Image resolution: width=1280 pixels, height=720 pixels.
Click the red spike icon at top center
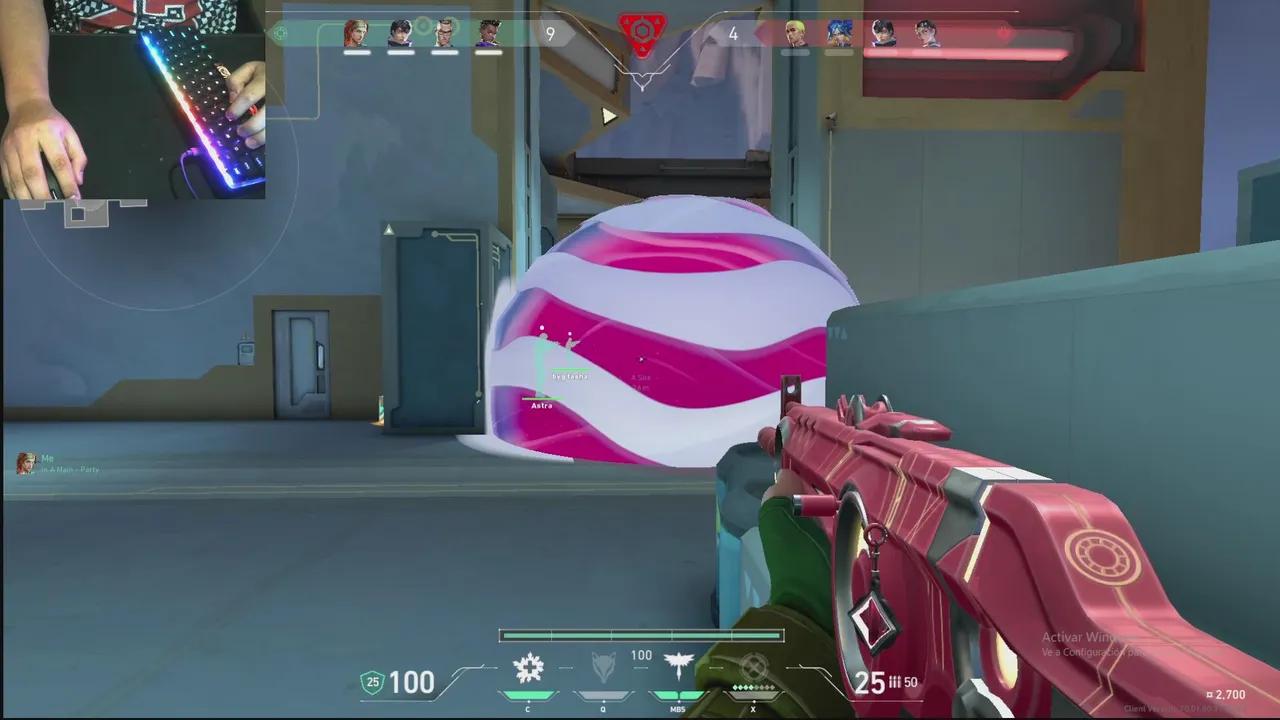(x=641, y=31)
